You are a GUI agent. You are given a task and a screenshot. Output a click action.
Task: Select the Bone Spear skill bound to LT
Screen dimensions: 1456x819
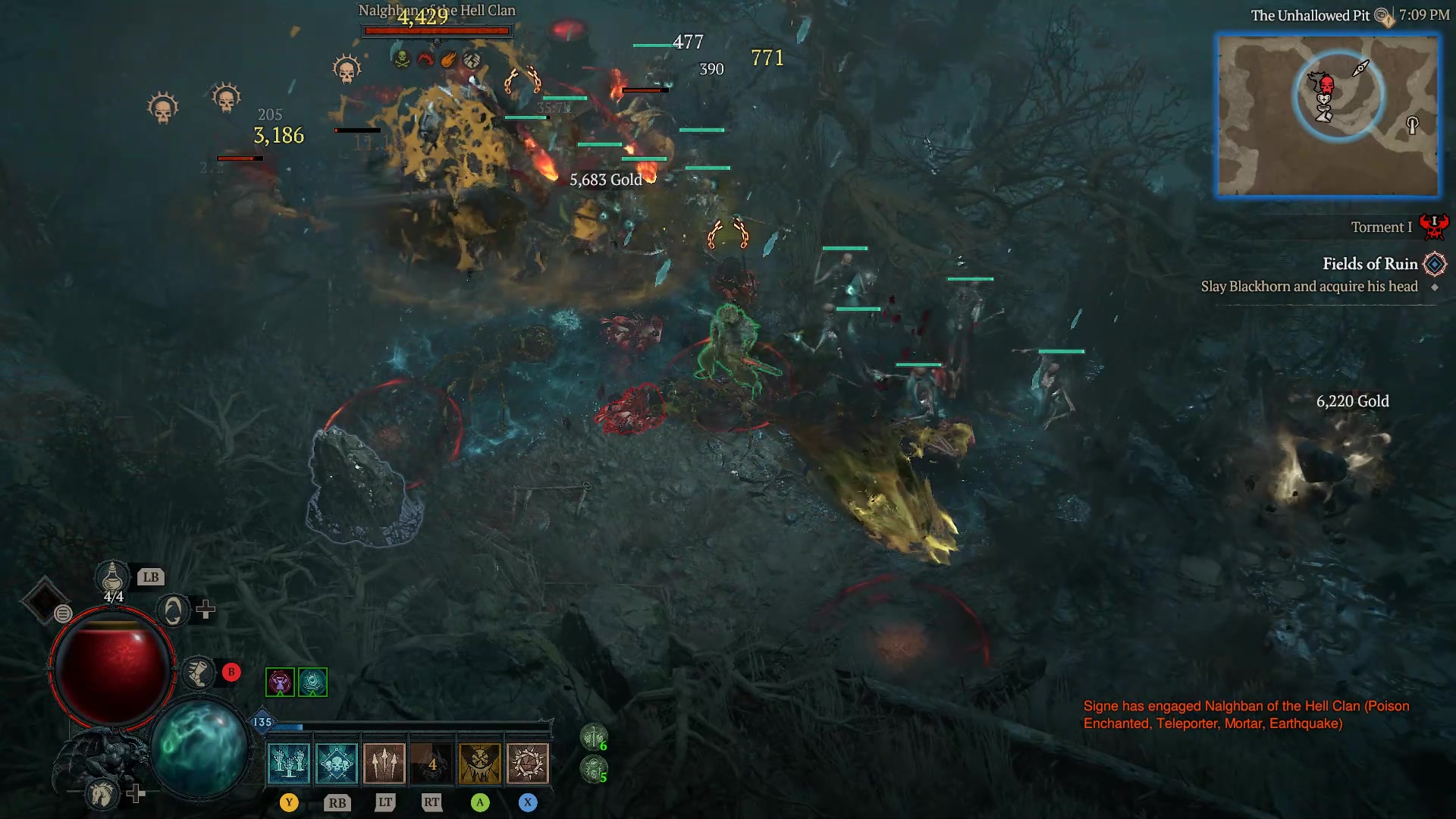coord(384,763)
